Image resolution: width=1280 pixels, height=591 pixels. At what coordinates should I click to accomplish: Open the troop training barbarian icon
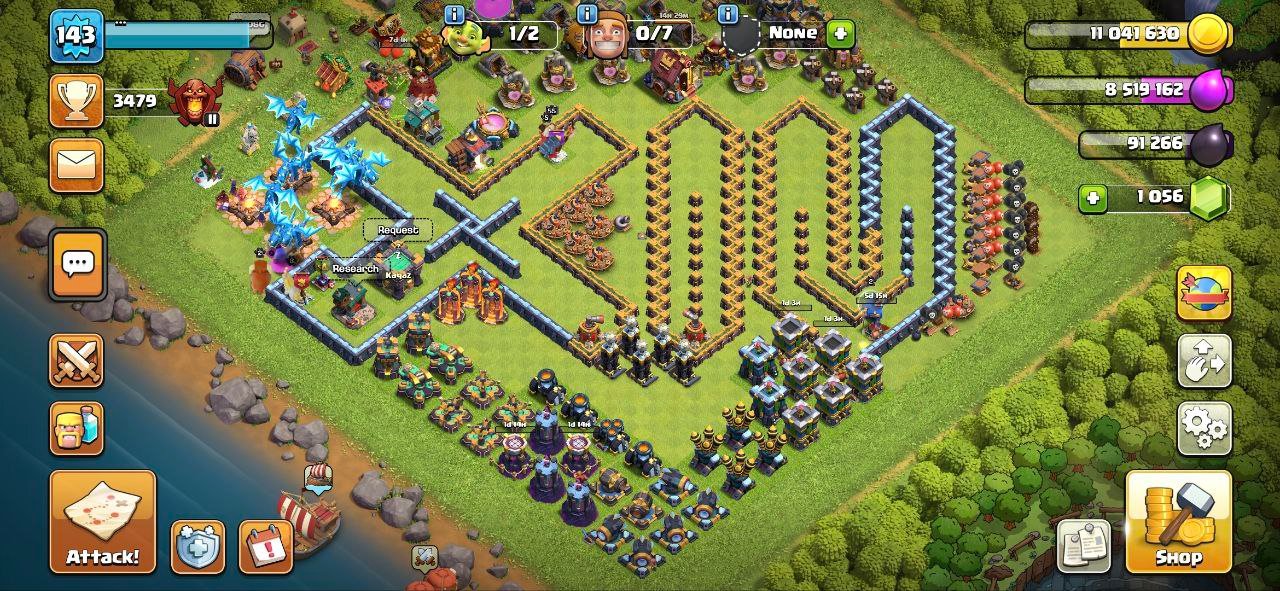pyautogui.click(x=77, y=428)
